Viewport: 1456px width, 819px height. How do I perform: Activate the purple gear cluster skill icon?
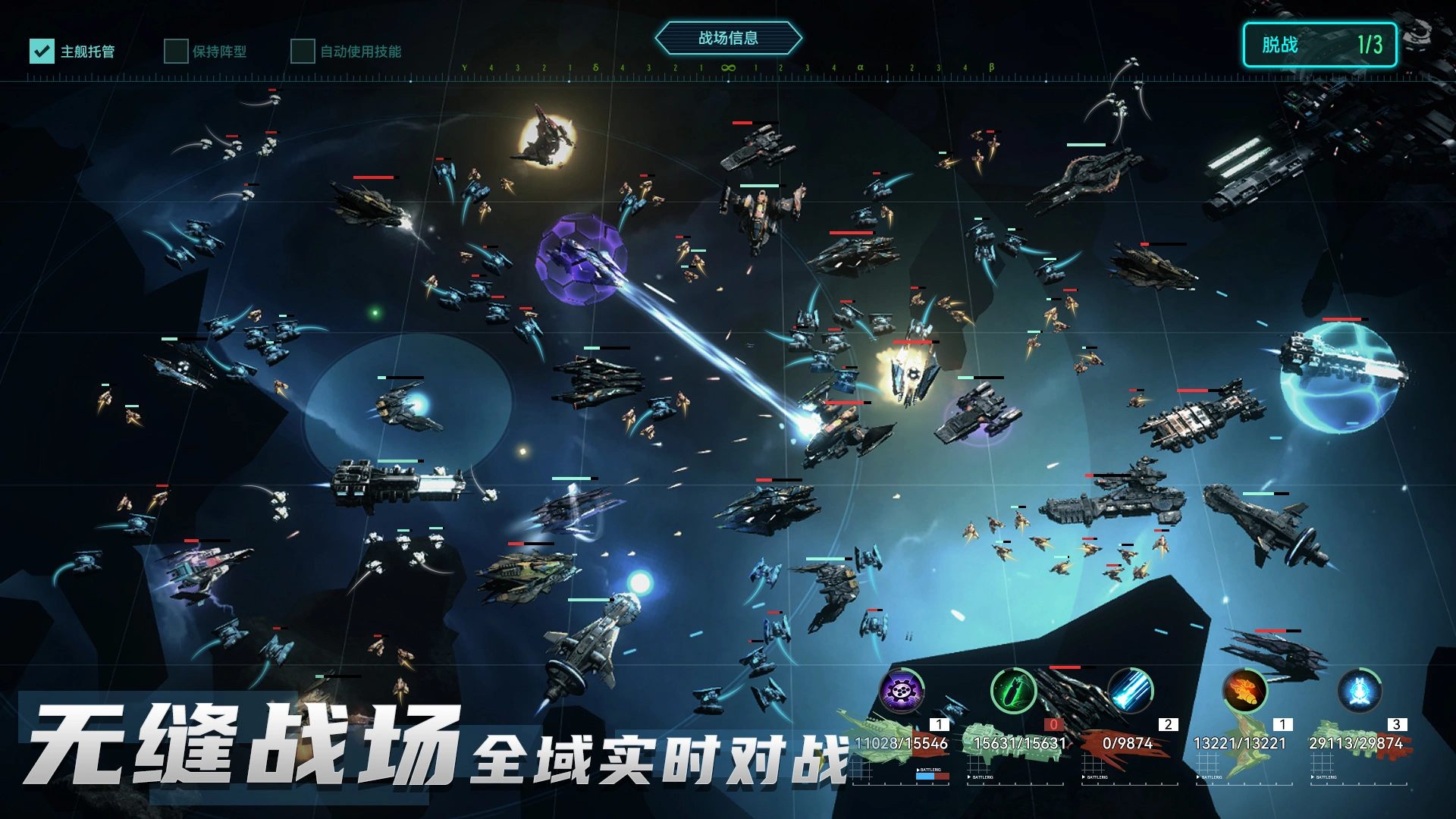[x=902, y=690]
